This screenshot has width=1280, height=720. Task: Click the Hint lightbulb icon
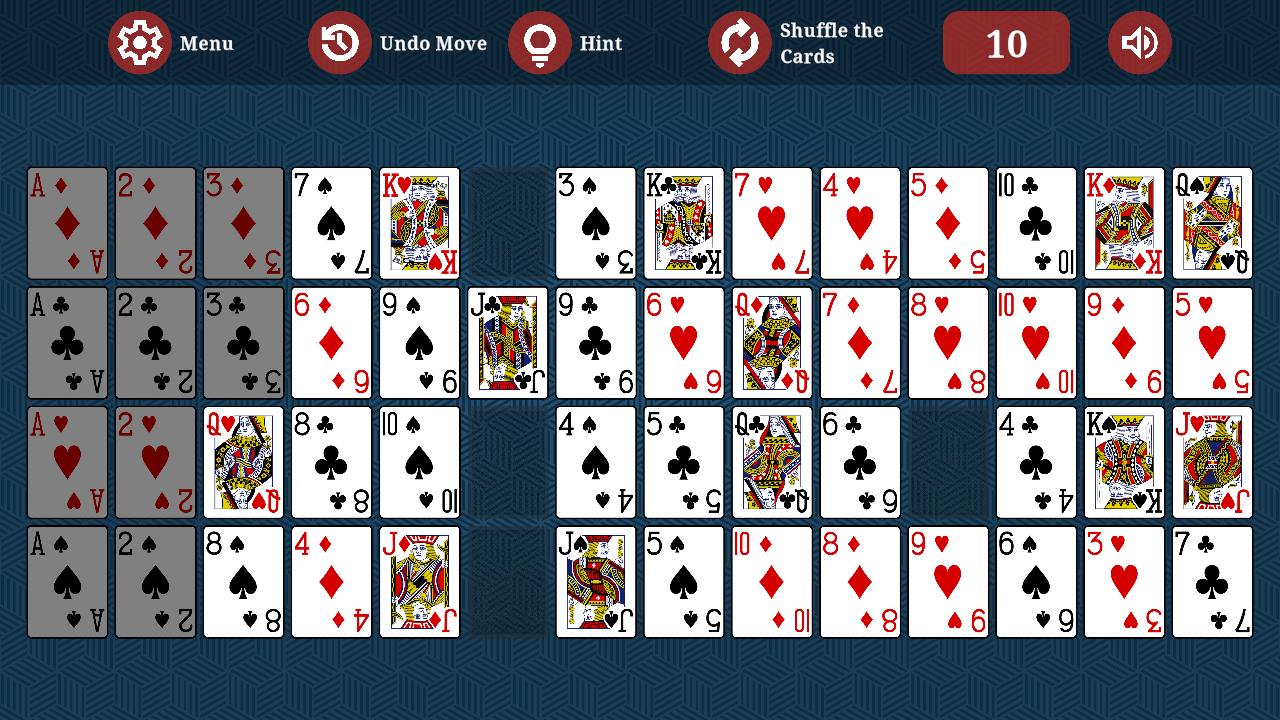541,43
